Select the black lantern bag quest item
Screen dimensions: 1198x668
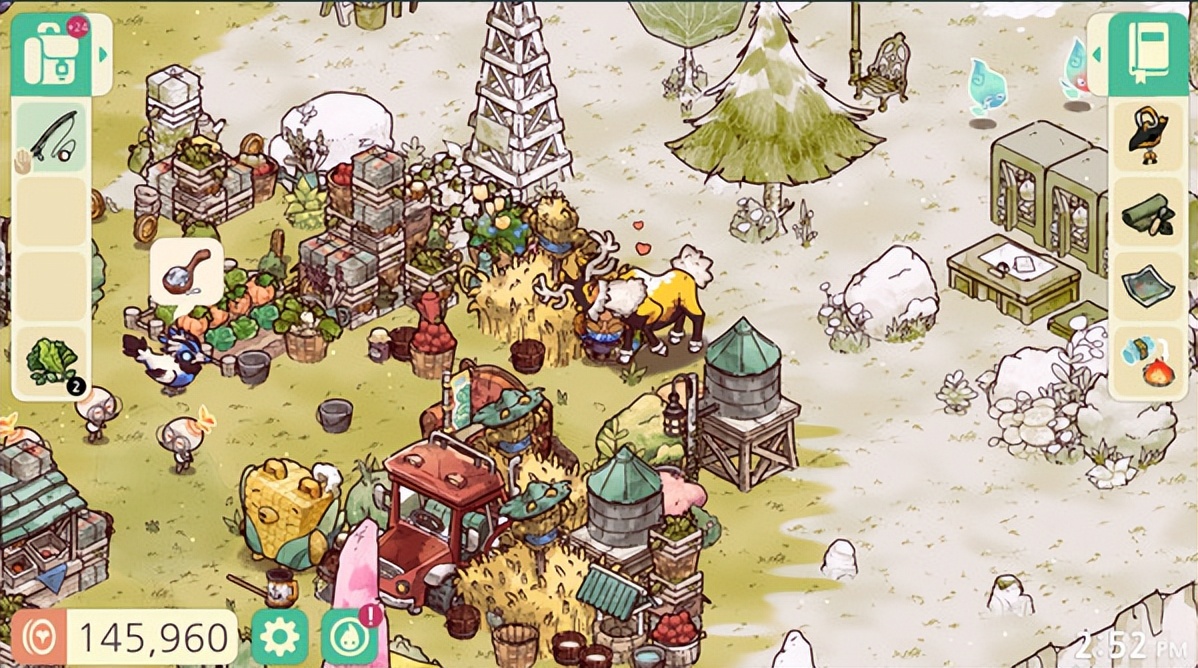[1146, 136]
